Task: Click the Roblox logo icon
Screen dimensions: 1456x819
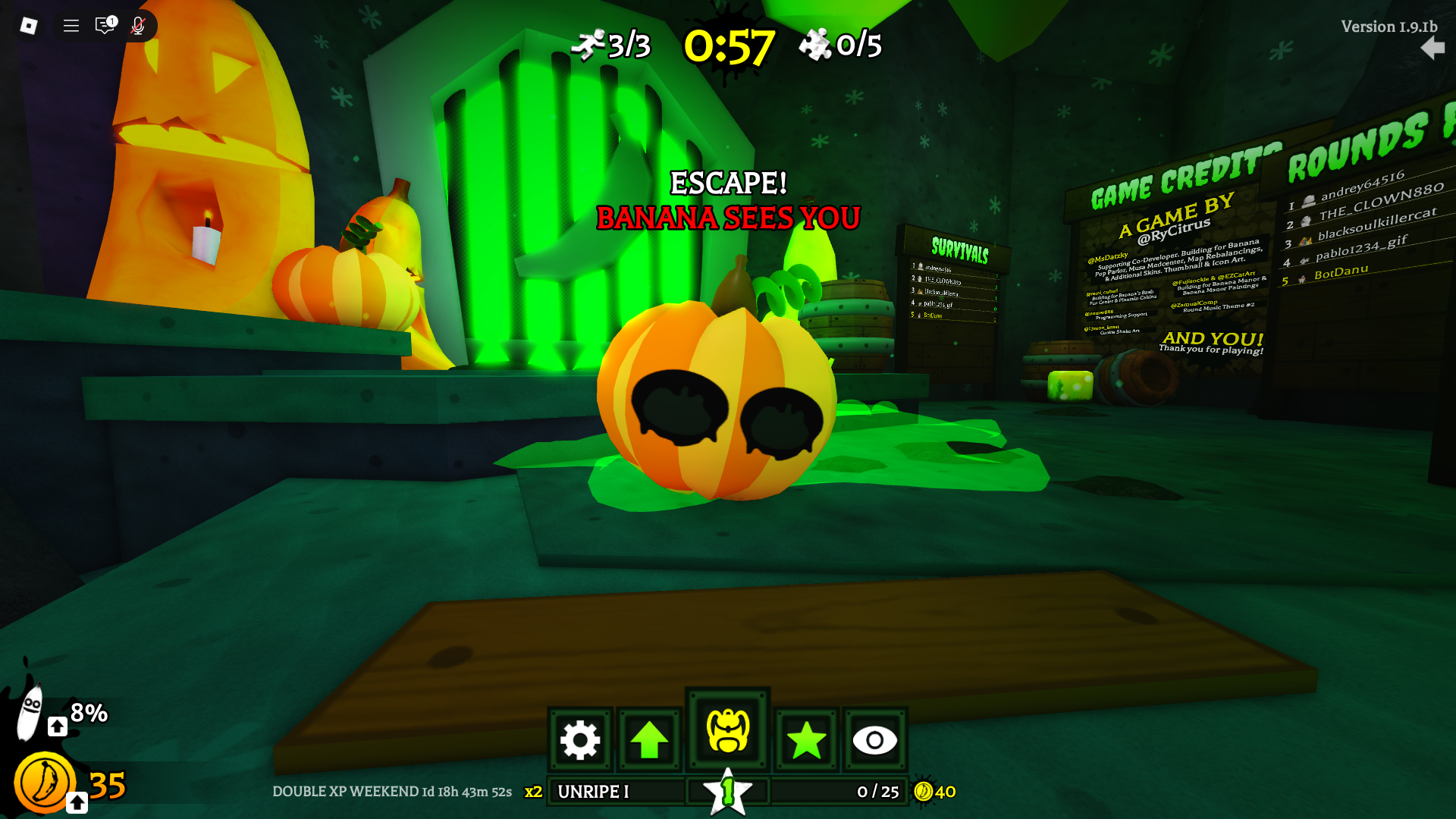Action: point(28,25)
